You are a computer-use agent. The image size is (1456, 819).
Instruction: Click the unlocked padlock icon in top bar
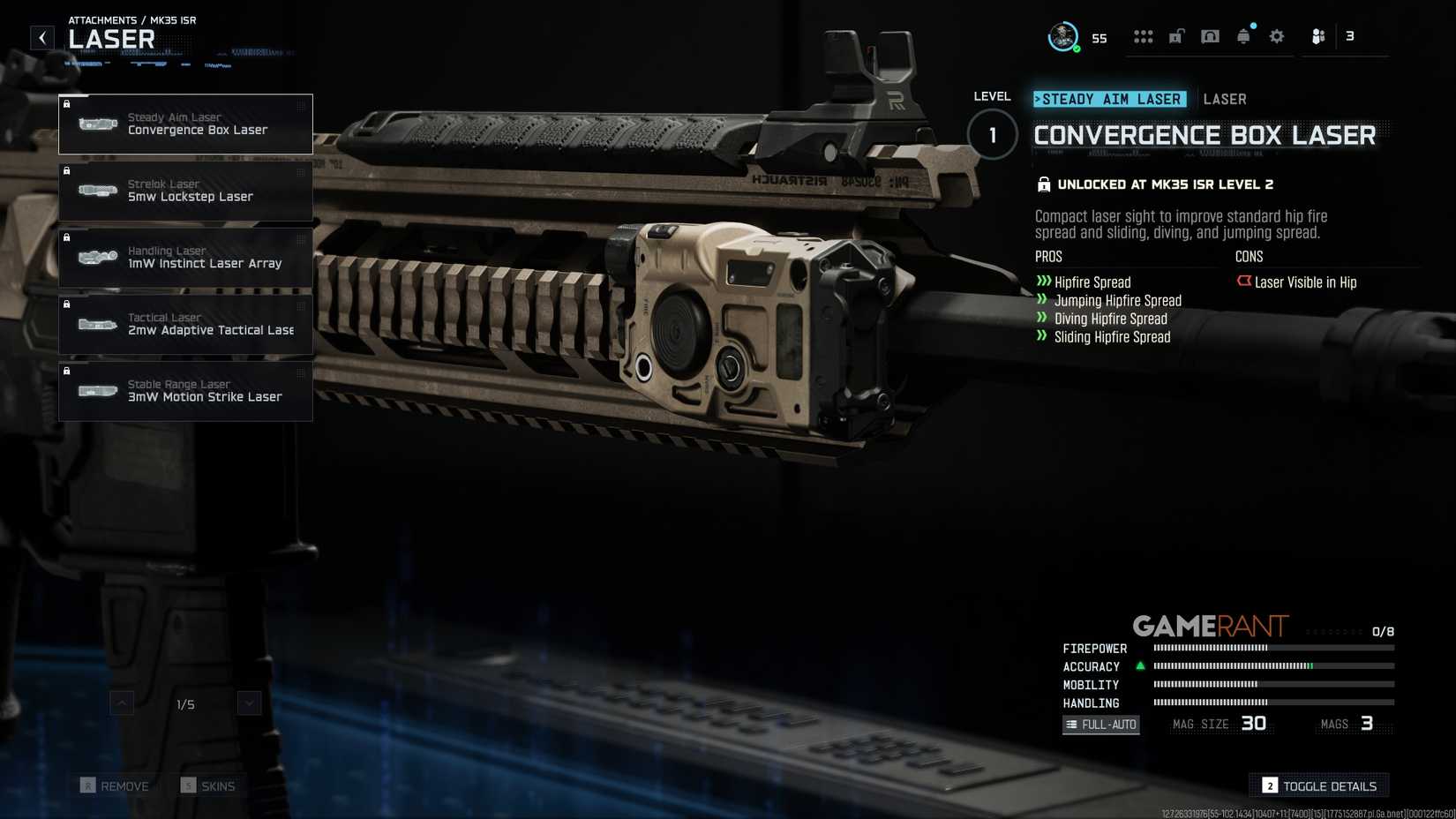(1176, 36)
